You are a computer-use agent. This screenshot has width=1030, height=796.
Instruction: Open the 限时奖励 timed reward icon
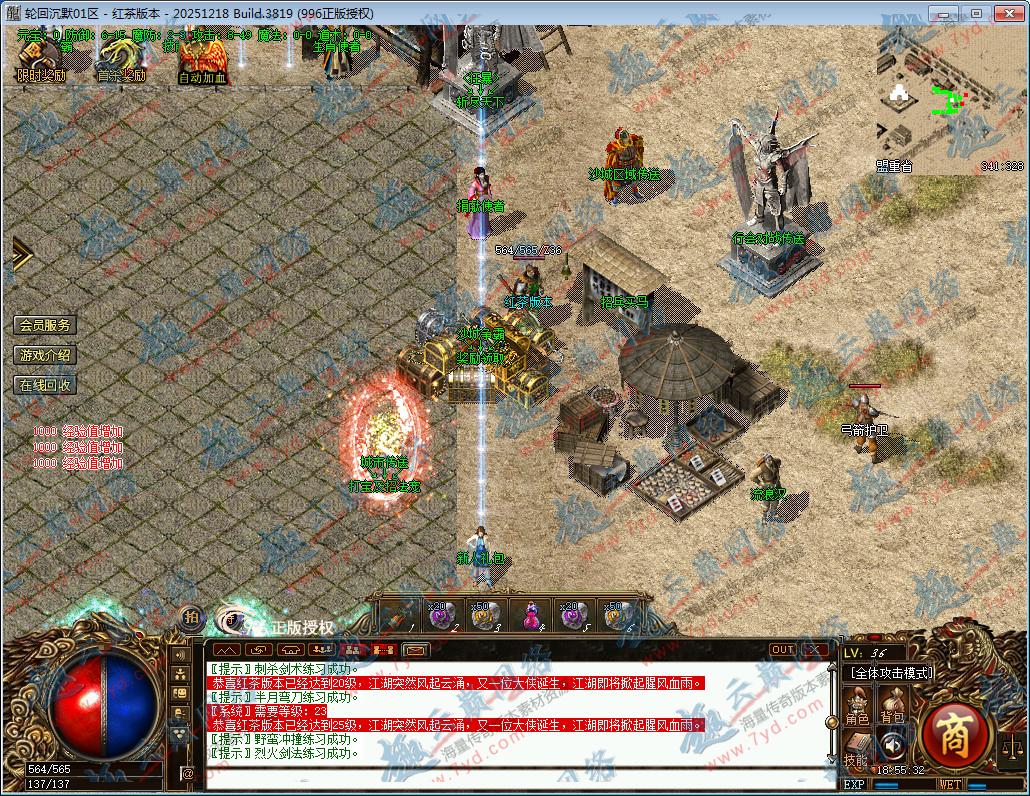[x=41, y=63]
